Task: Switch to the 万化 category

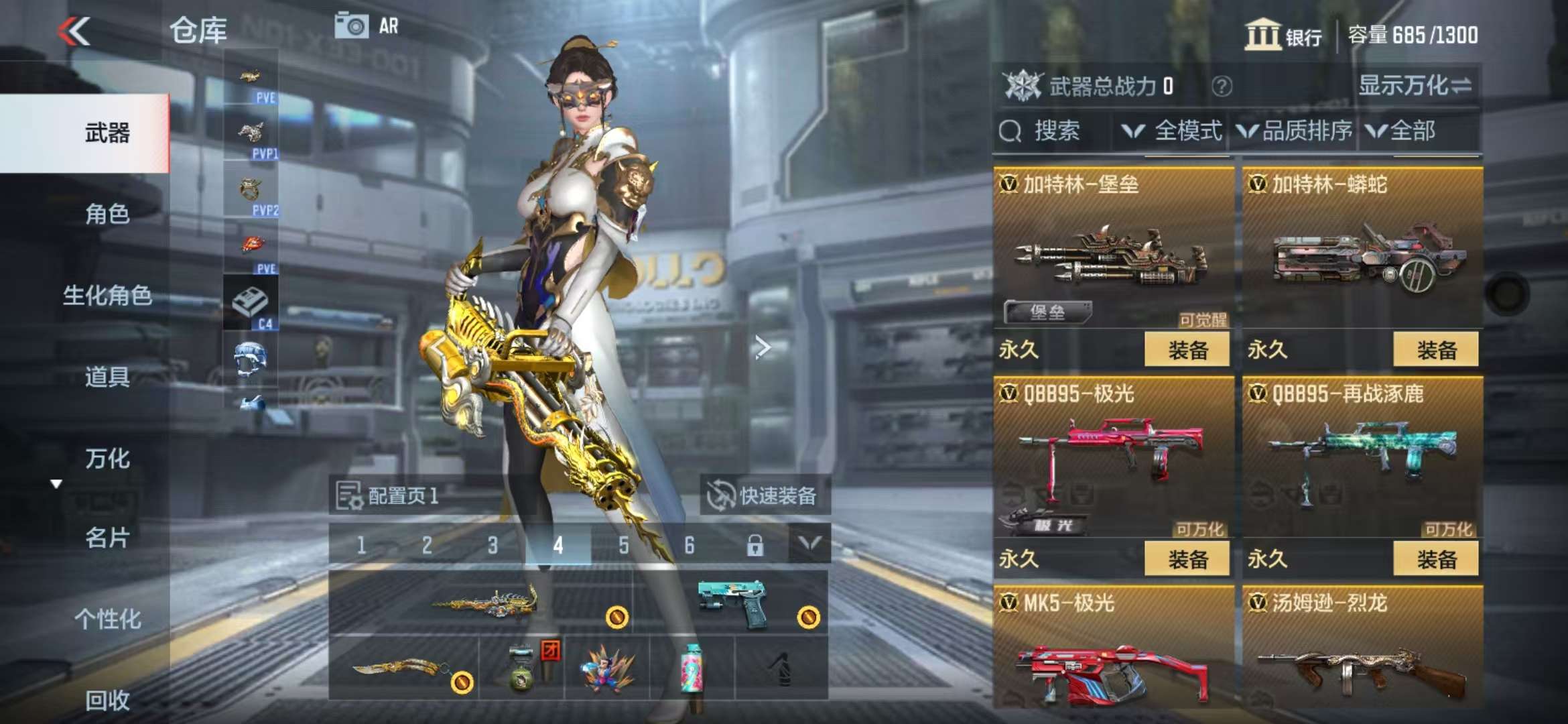Action: click(x=107, y=459)
